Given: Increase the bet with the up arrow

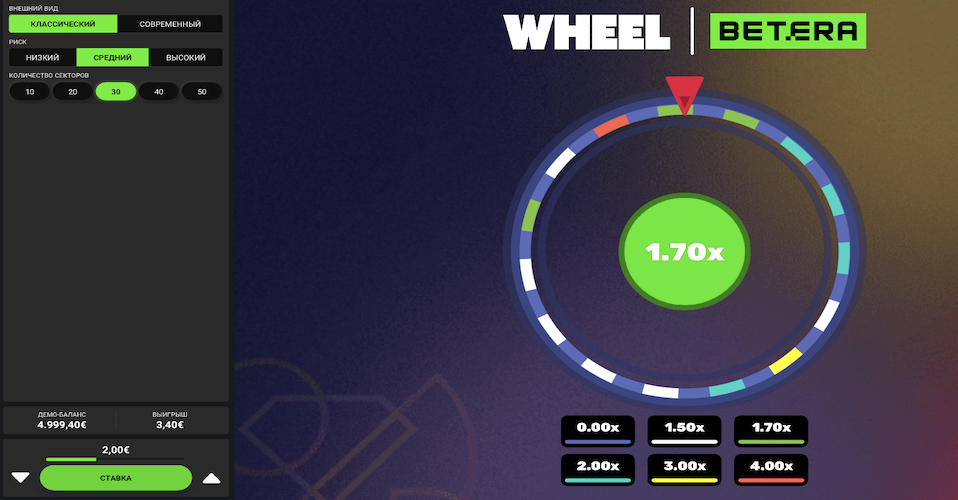Looking at the screenshot, I should click(211, 477).
